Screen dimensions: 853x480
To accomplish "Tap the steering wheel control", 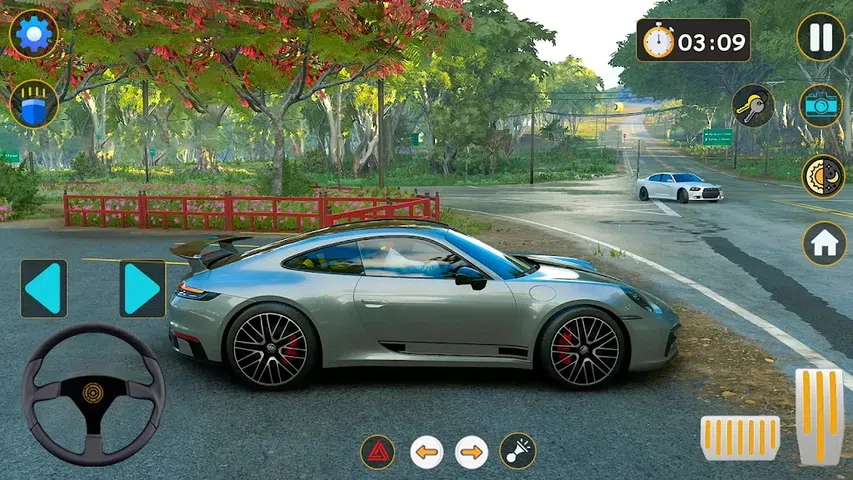I will (93, 393).
